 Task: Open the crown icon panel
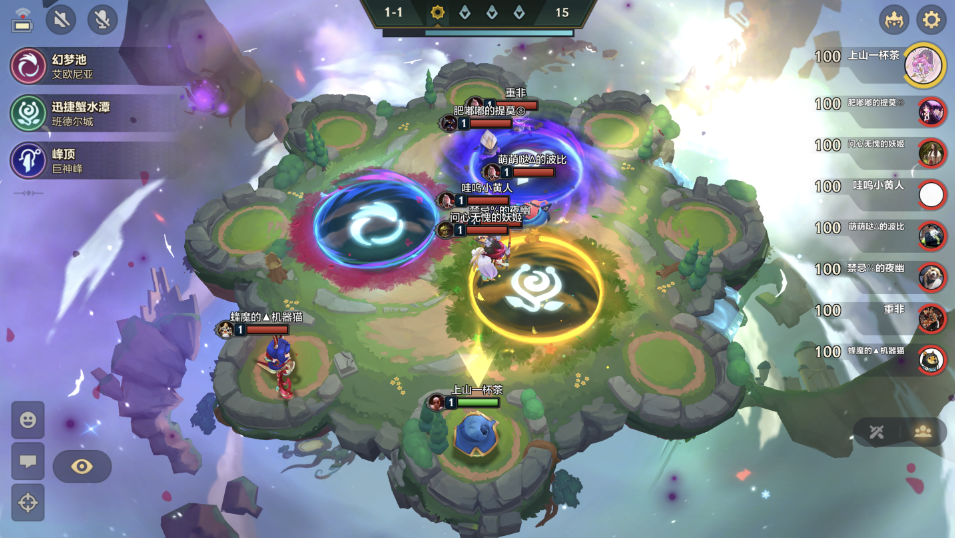[894, 19]
